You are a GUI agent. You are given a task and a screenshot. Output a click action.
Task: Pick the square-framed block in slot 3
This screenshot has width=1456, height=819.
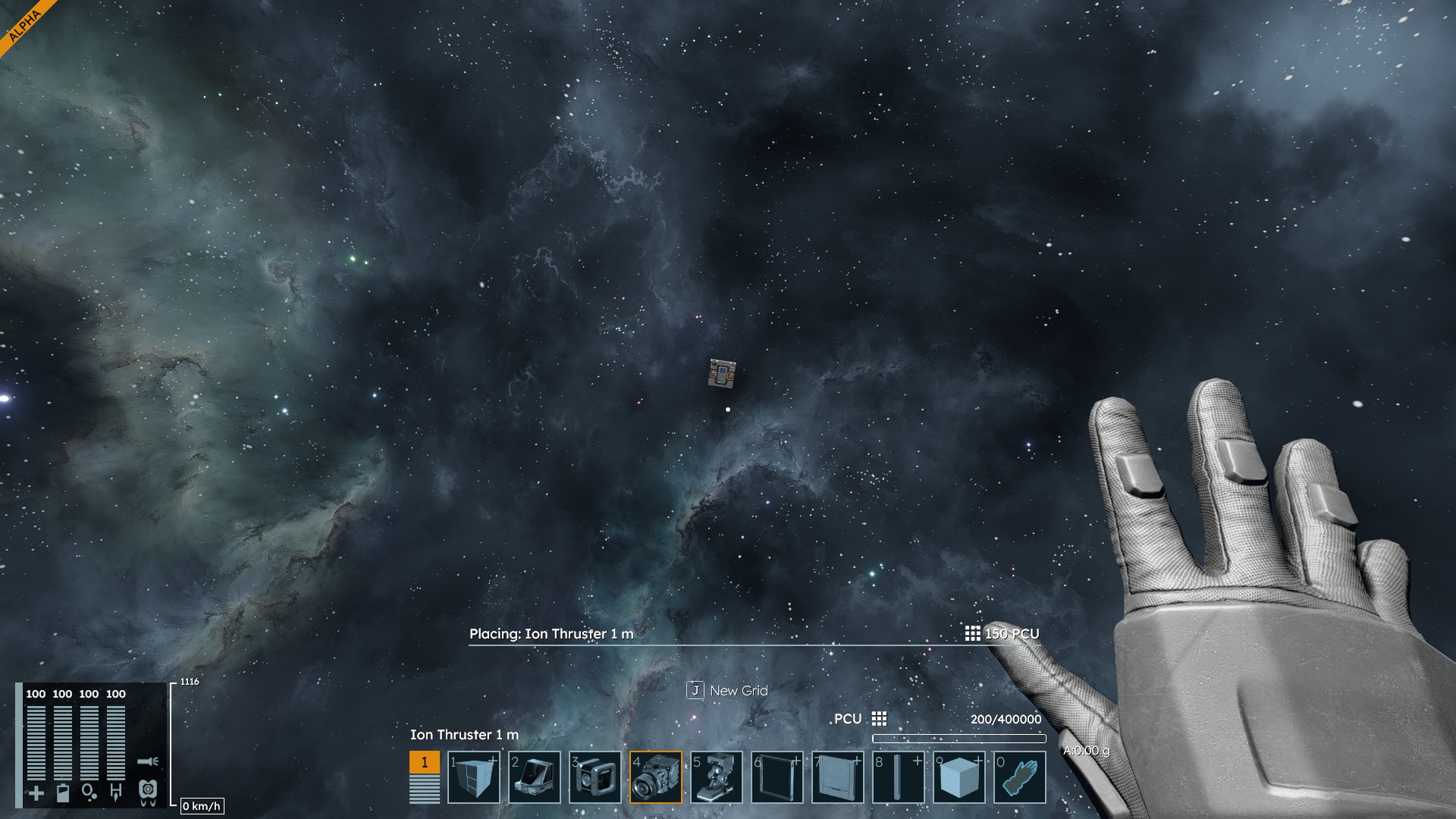(595, 777)
